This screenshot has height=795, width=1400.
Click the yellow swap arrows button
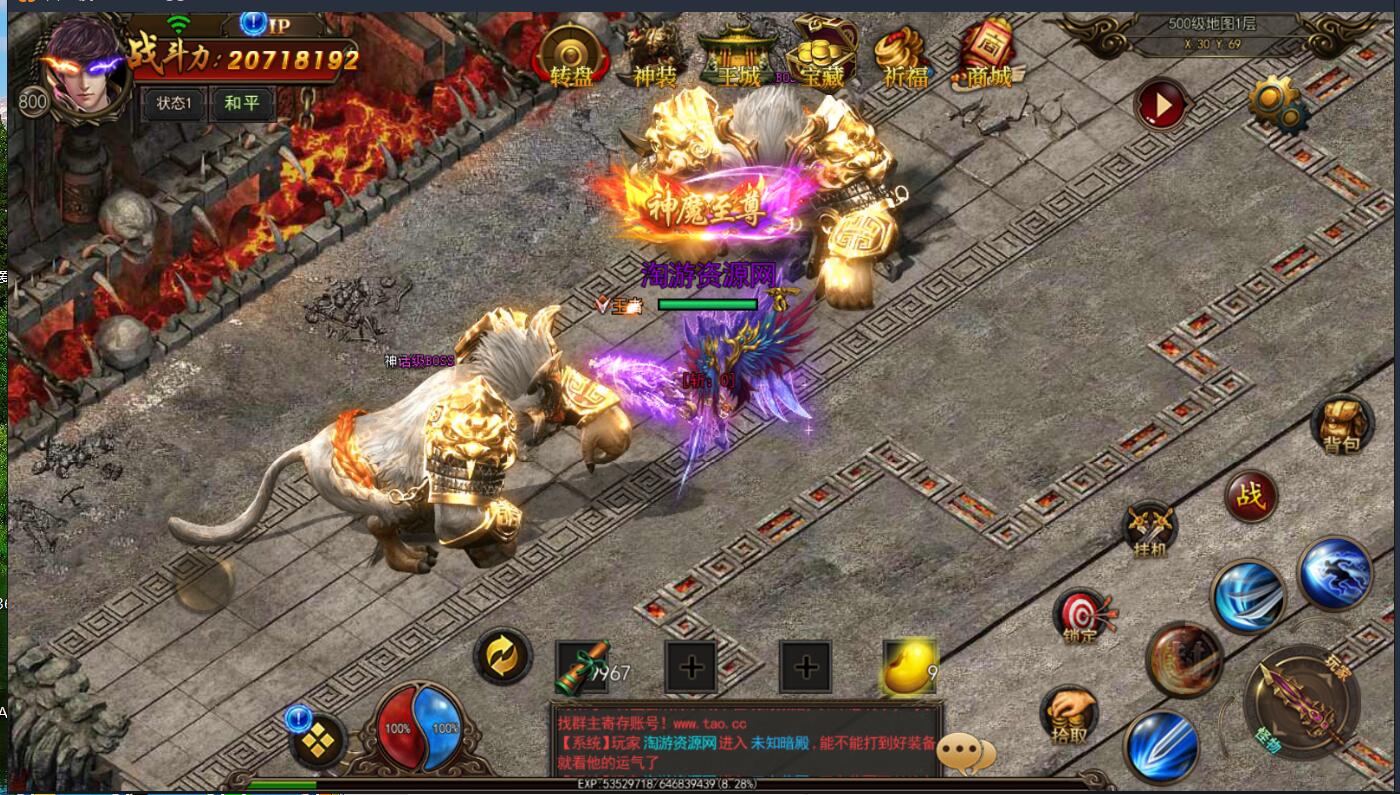(x=502, y=656)
